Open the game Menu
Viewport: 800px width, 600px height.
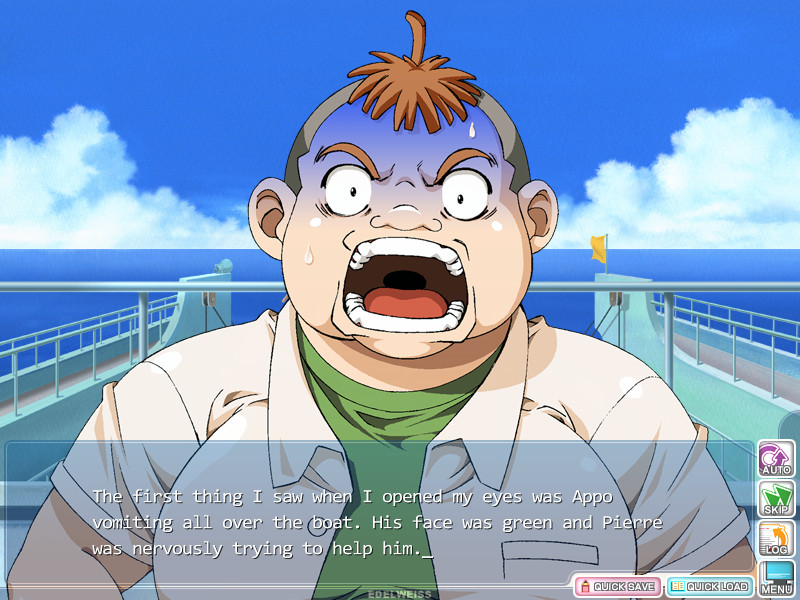click(777, 578)
